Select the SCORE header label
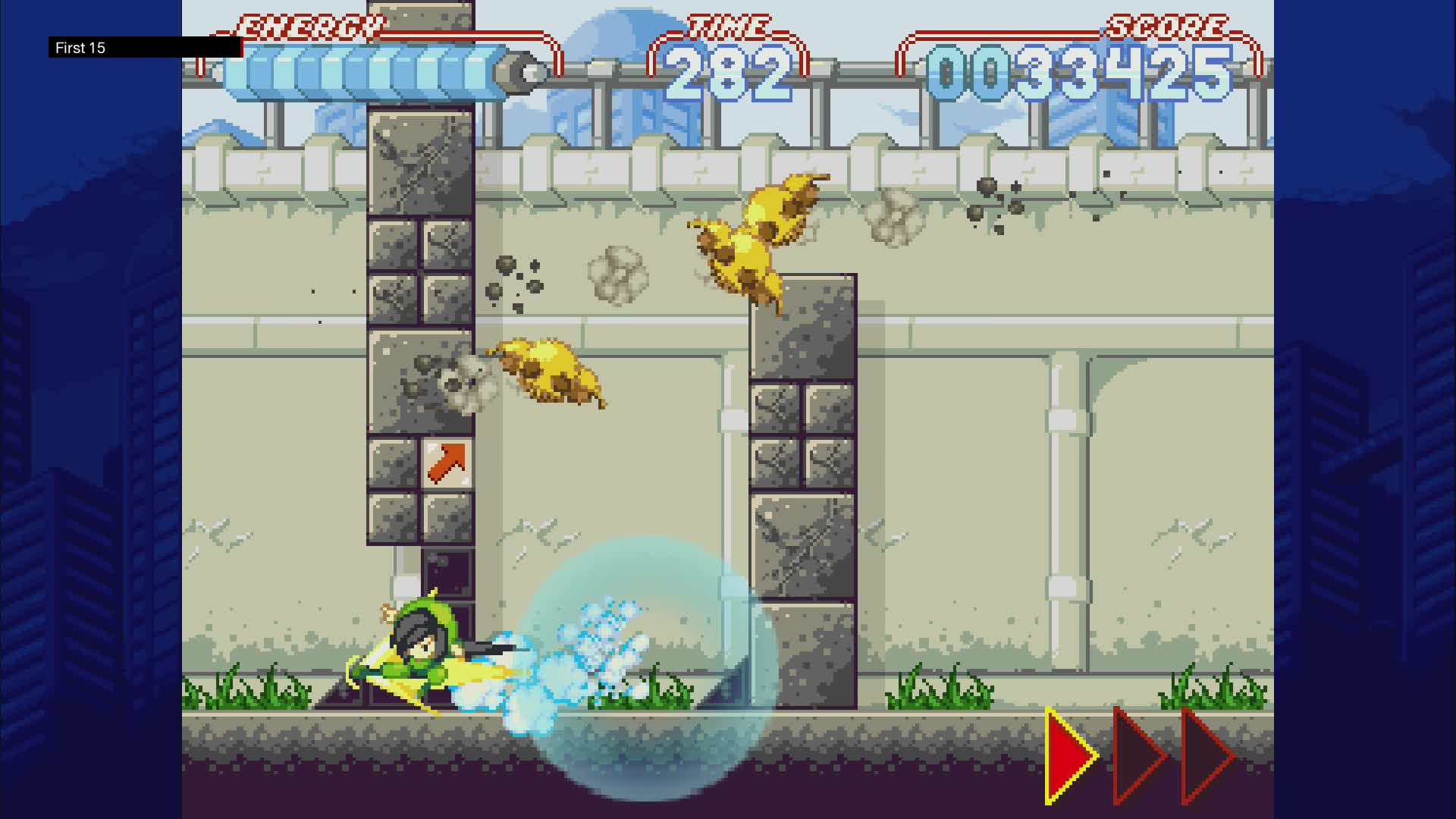Screen dimensions: 1456x819 click(1168, 25)
